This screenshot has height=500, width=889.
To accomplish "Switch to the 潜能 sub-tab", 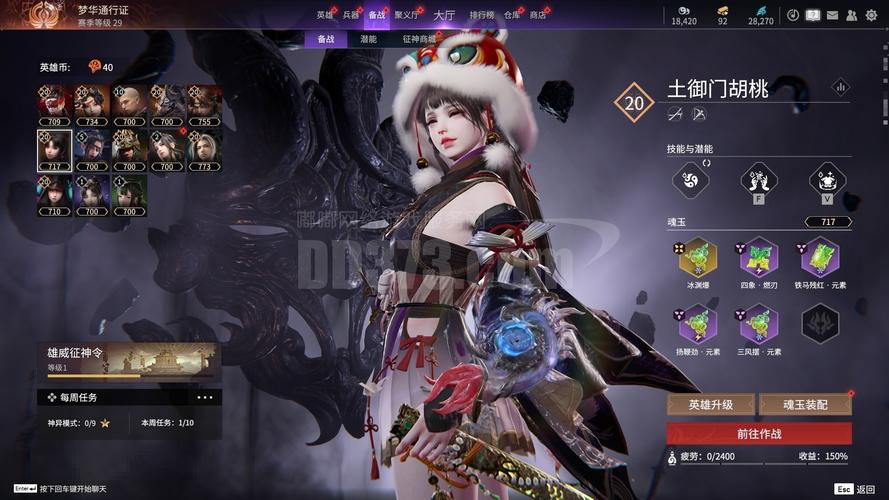I will tap(368, 39).
